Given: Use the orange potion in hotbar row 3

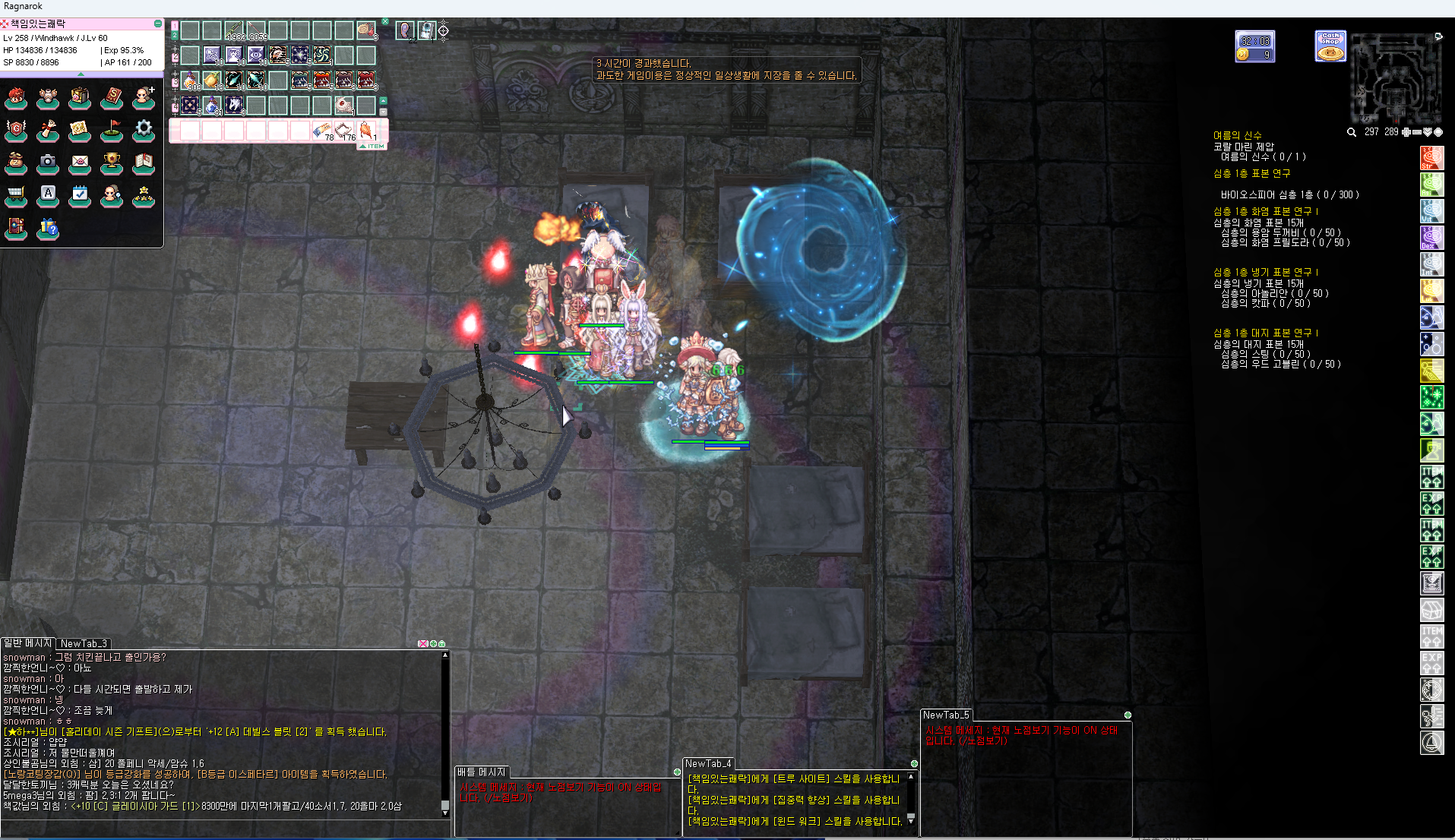Looking at the screenshot, I should pos(190,80).
